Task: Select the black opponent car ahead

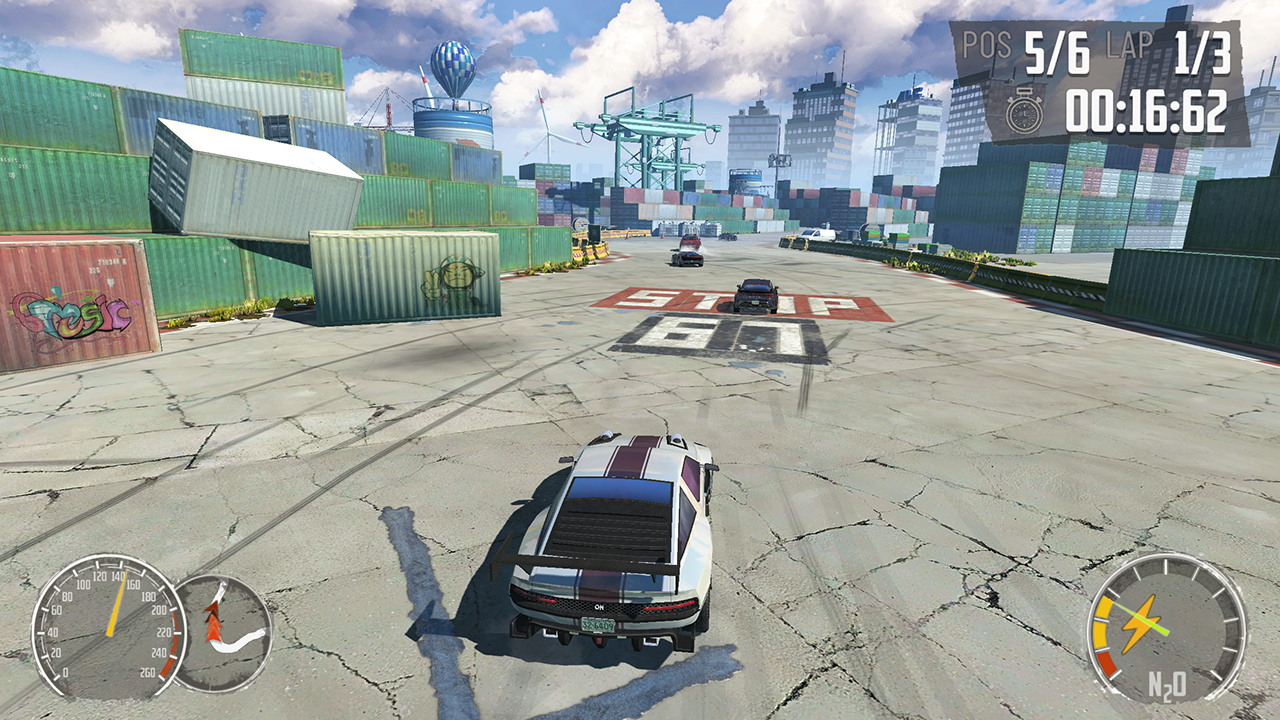Action: pyautogui.click(x=754, y=293)
